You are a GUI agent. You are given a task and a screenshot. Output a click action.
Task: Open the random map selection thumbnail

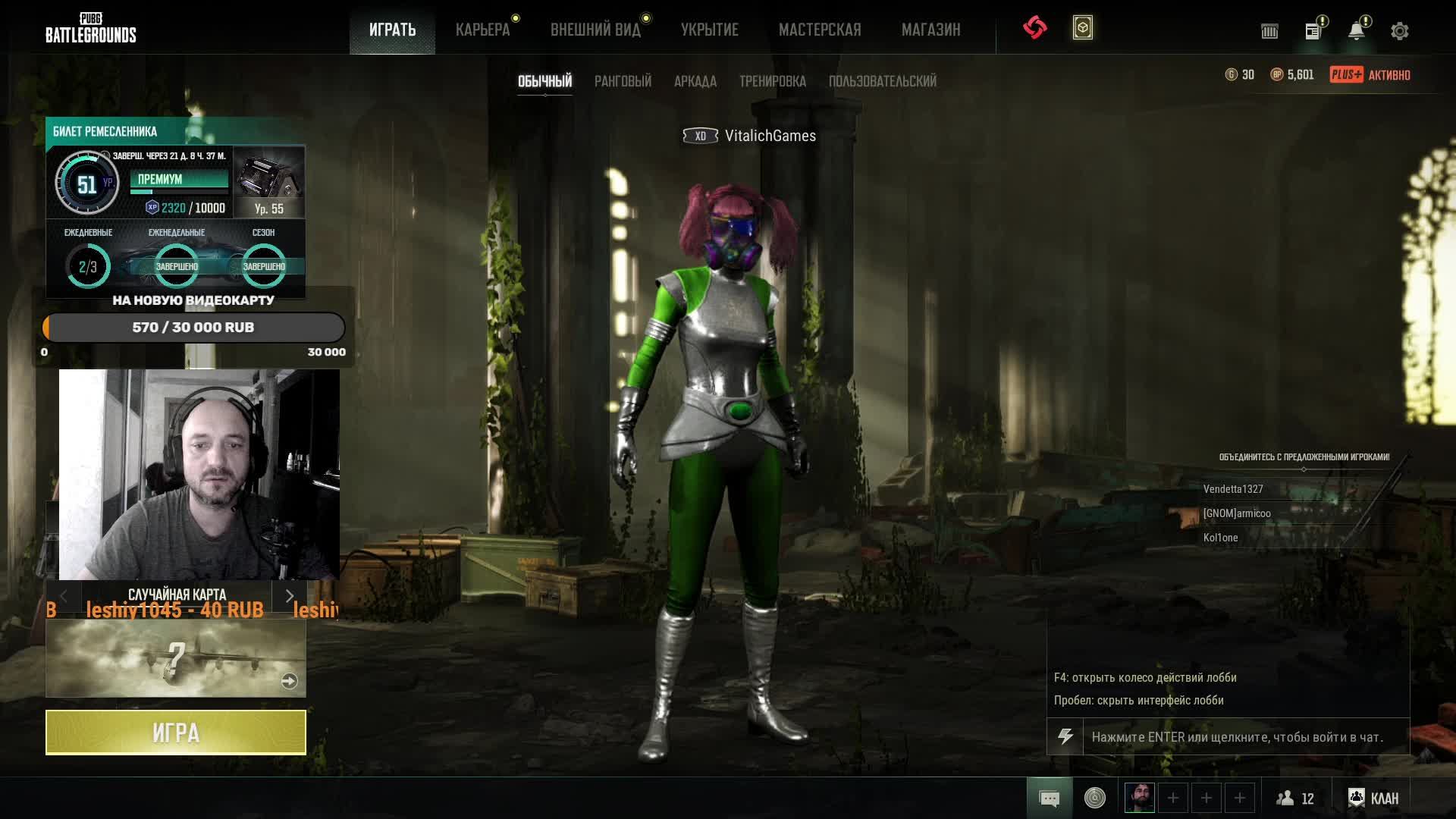(x=176, y=658)
